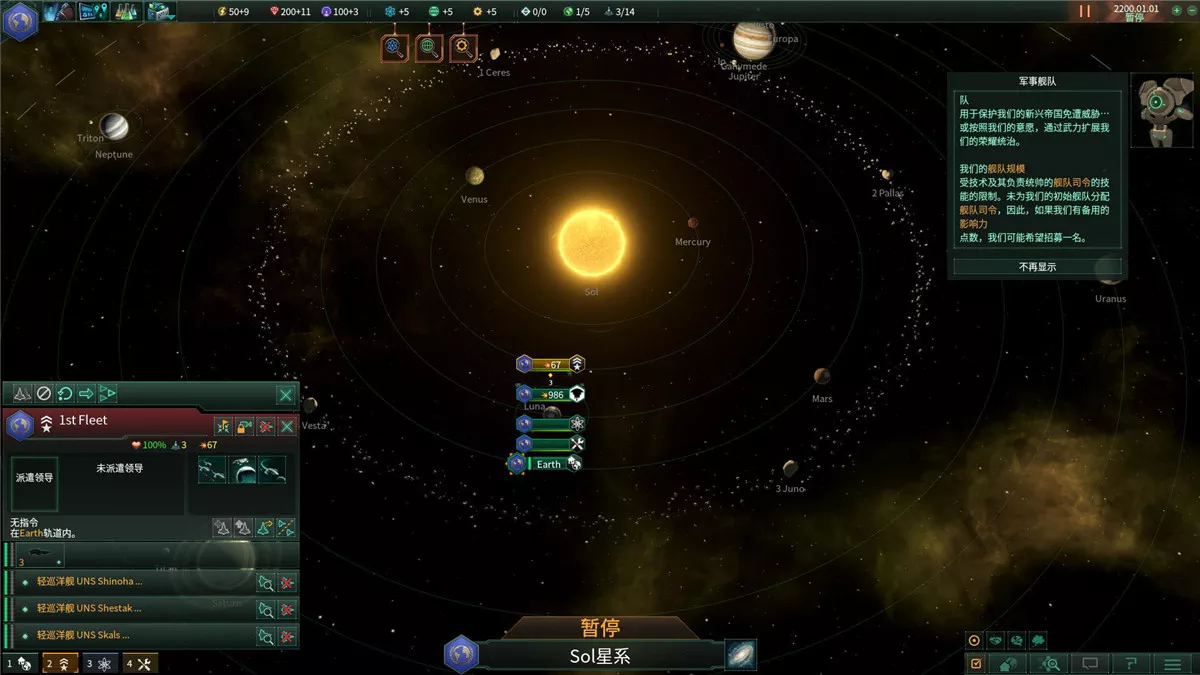Open the help question mark button
The width and height of the screenshot is (1200, 675).
coord(1131,663)
